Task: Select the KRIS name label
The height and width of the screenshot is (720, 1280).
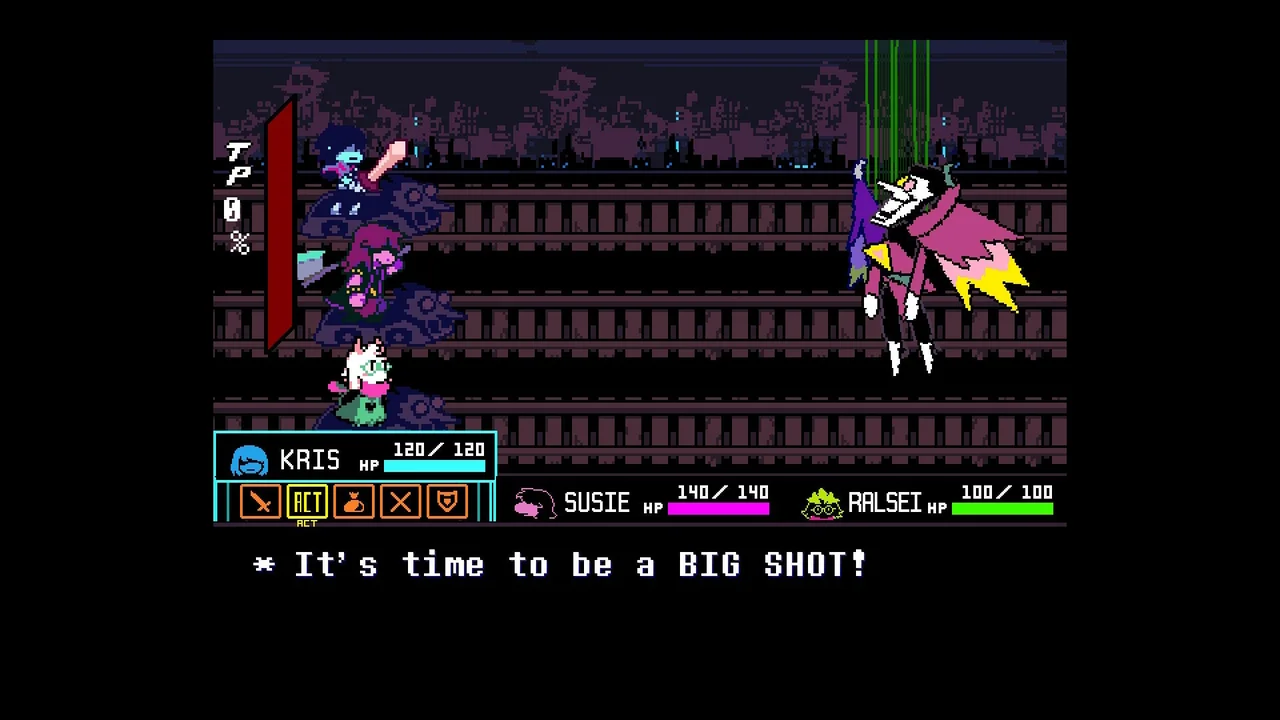Action: (x=311, y=459)
